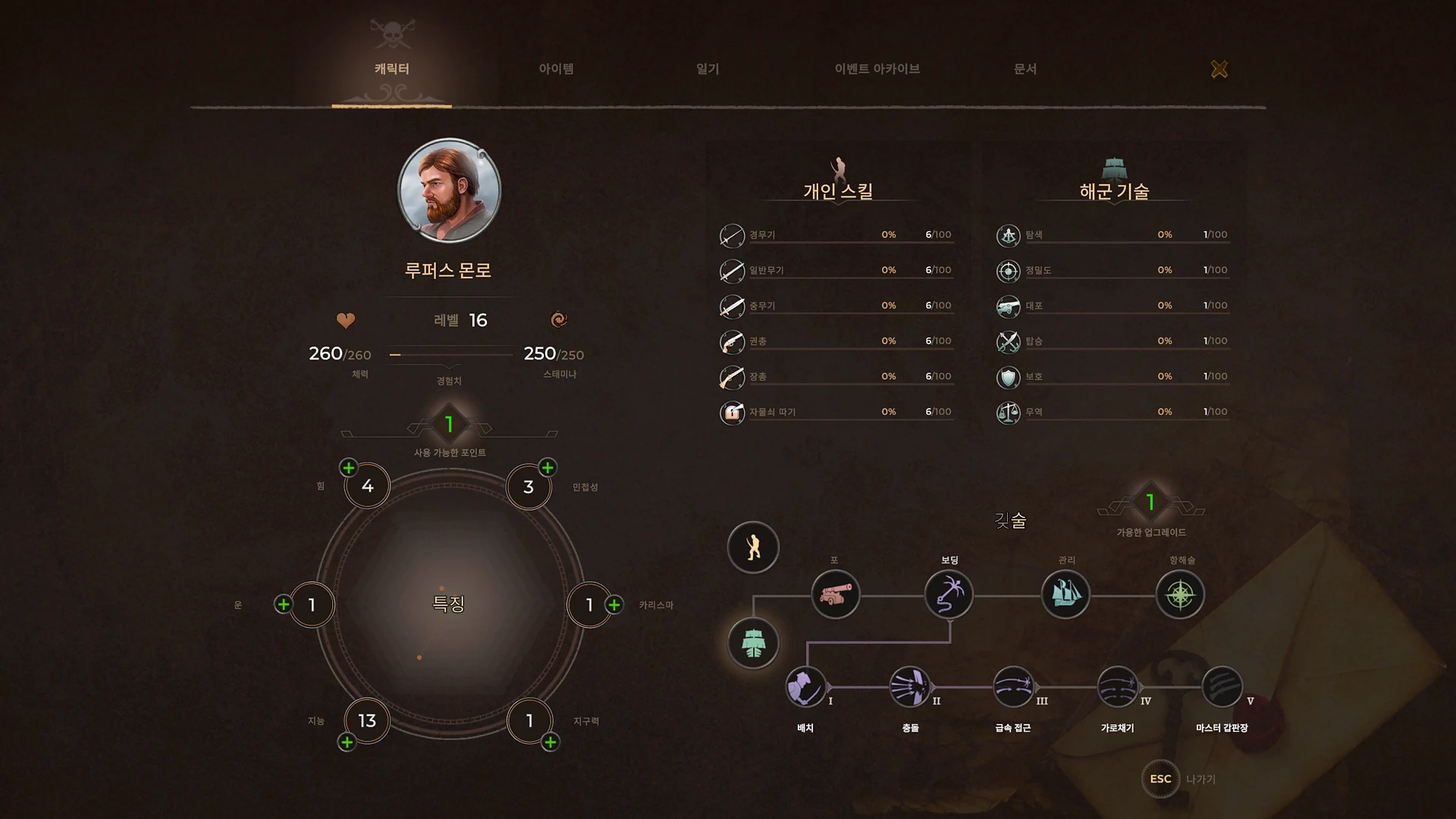The image size is (1456, 819).
Task: Close the menu with the X button
Action: point(1219,69)
